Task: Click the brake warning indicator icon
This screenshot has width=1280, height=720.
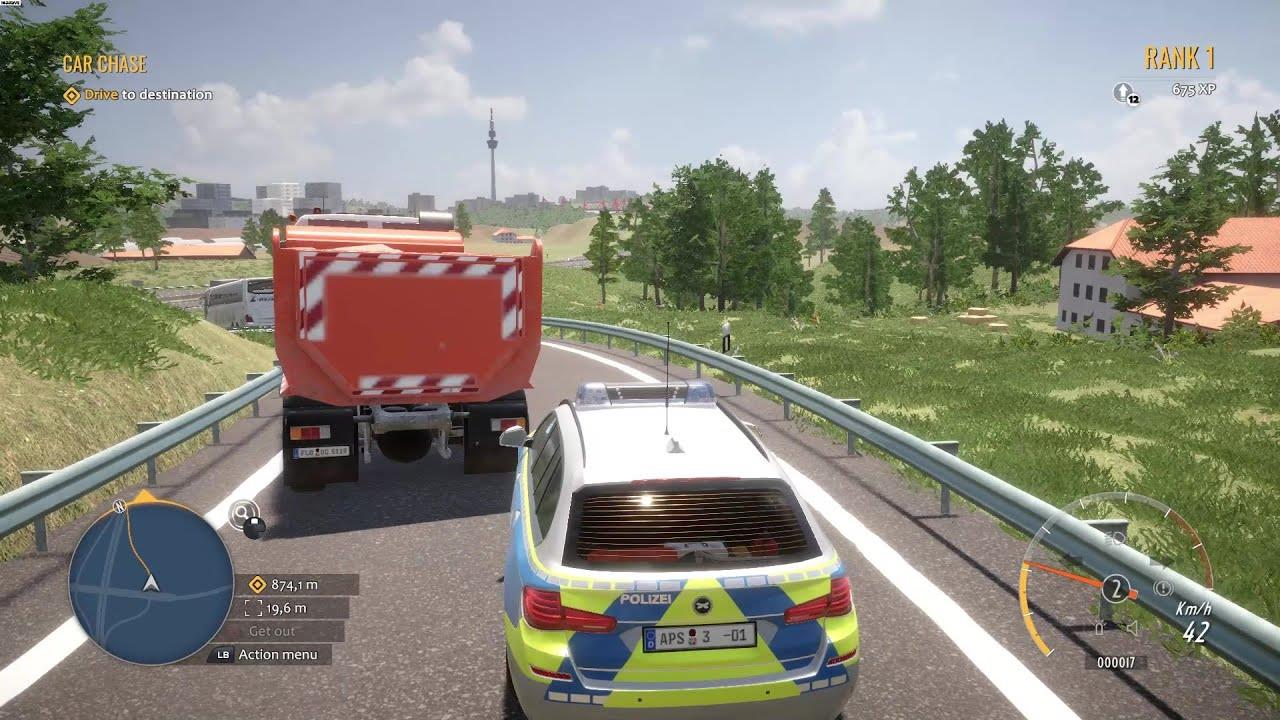Action: [x=1163, y=588]
